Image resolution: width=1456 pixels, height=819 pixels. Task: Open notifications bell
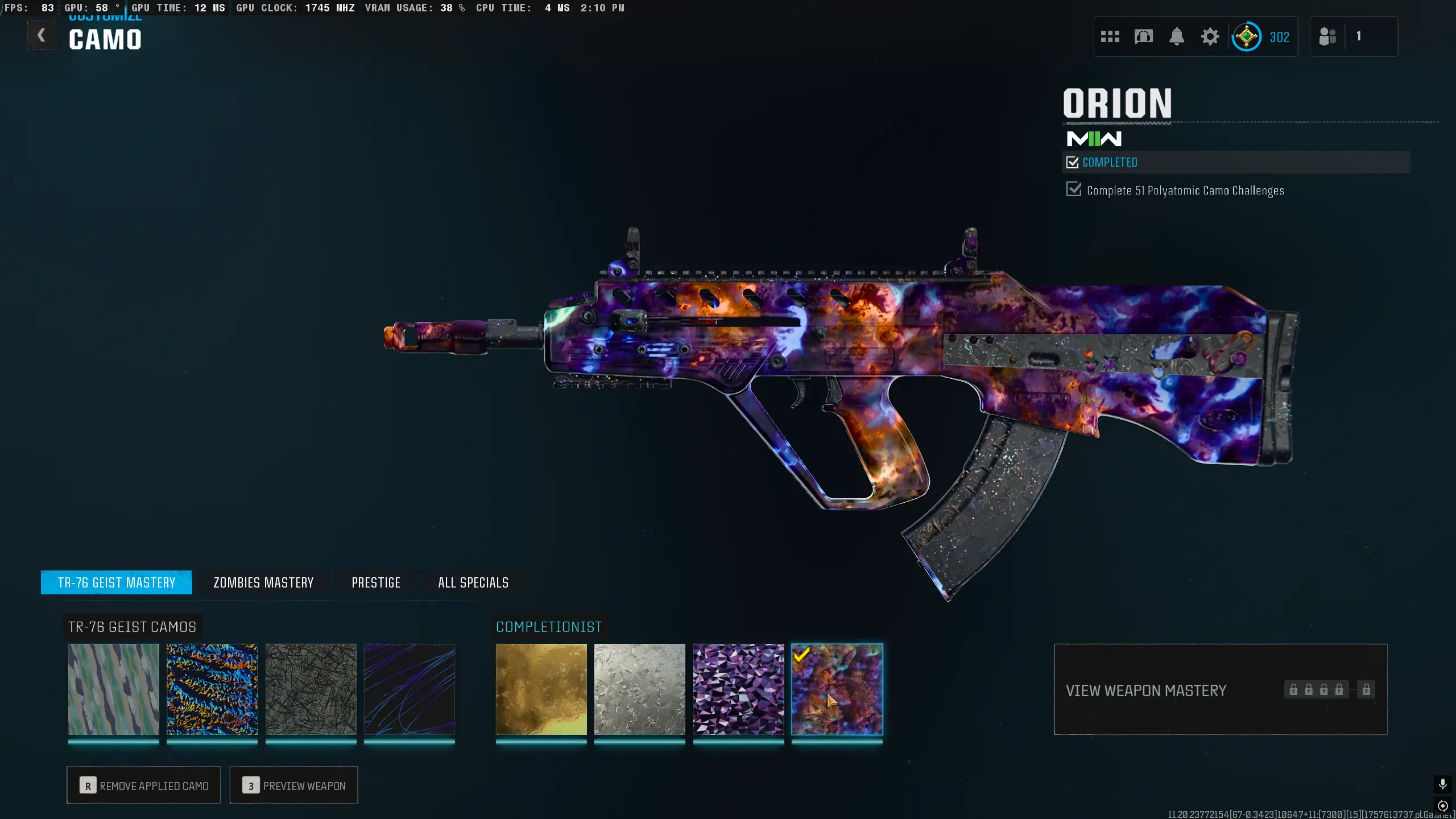coord(1177,37)
